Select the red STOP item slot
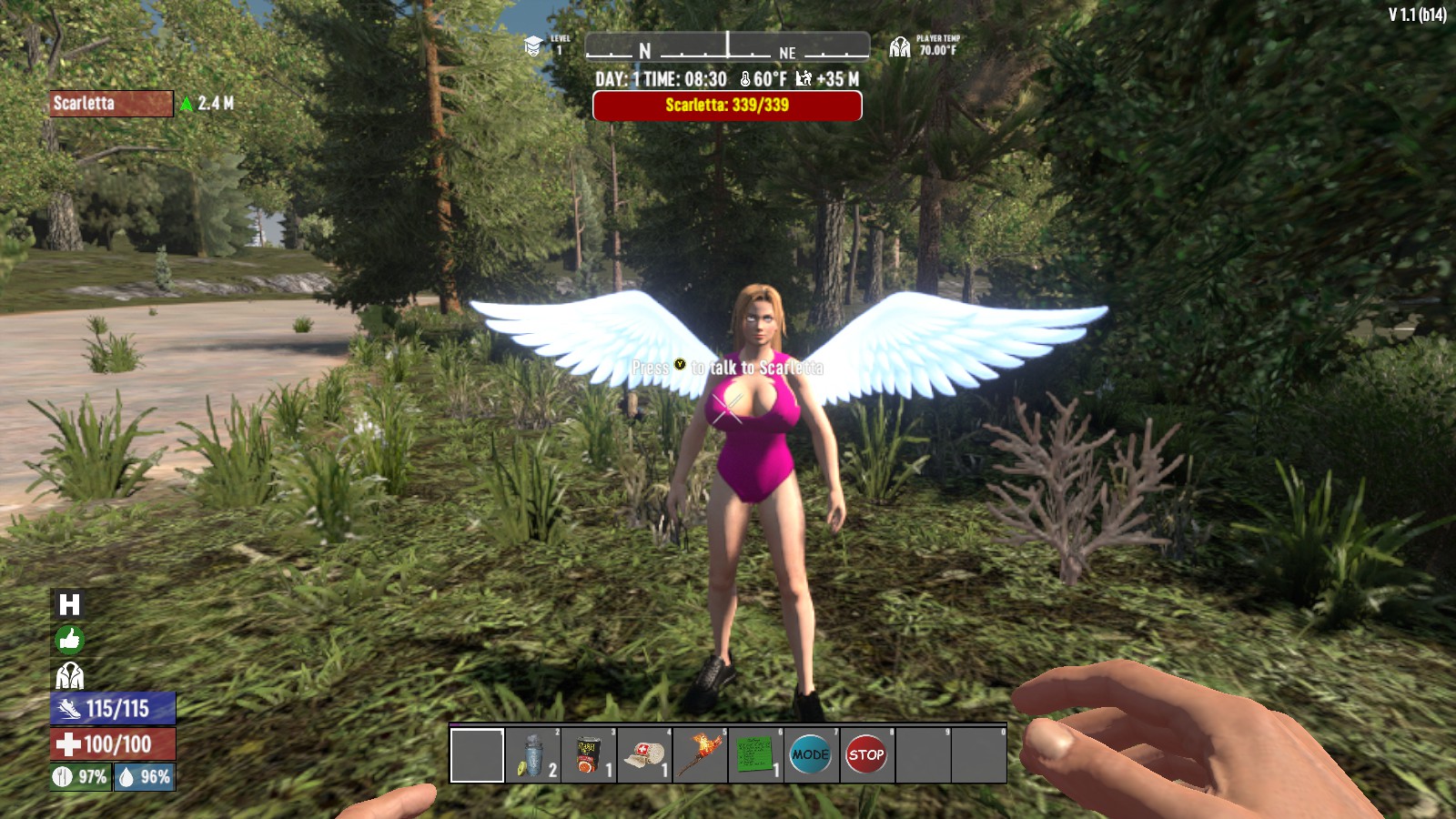Viewport: 1456px width, 819px height. [x=865, y=755]
